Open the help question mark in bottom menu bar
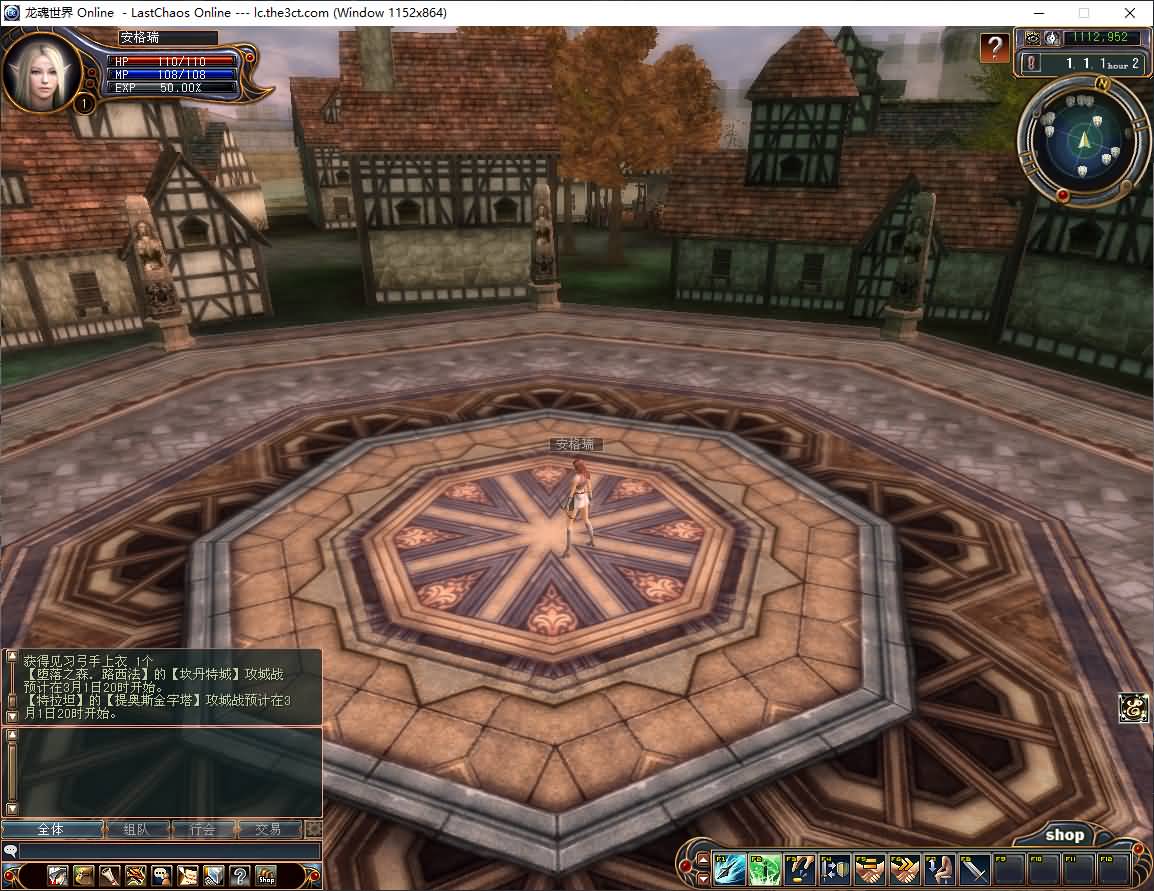The height and width of the screenshot is (891, 1154). coord(240,876)
